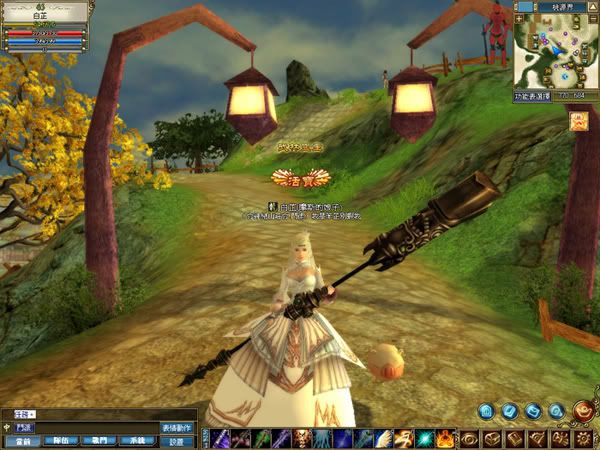Viewport: 600px width, 450px height.
Task: Switch to the 隊伍 chat tab
Action: [x=60, y=440]
